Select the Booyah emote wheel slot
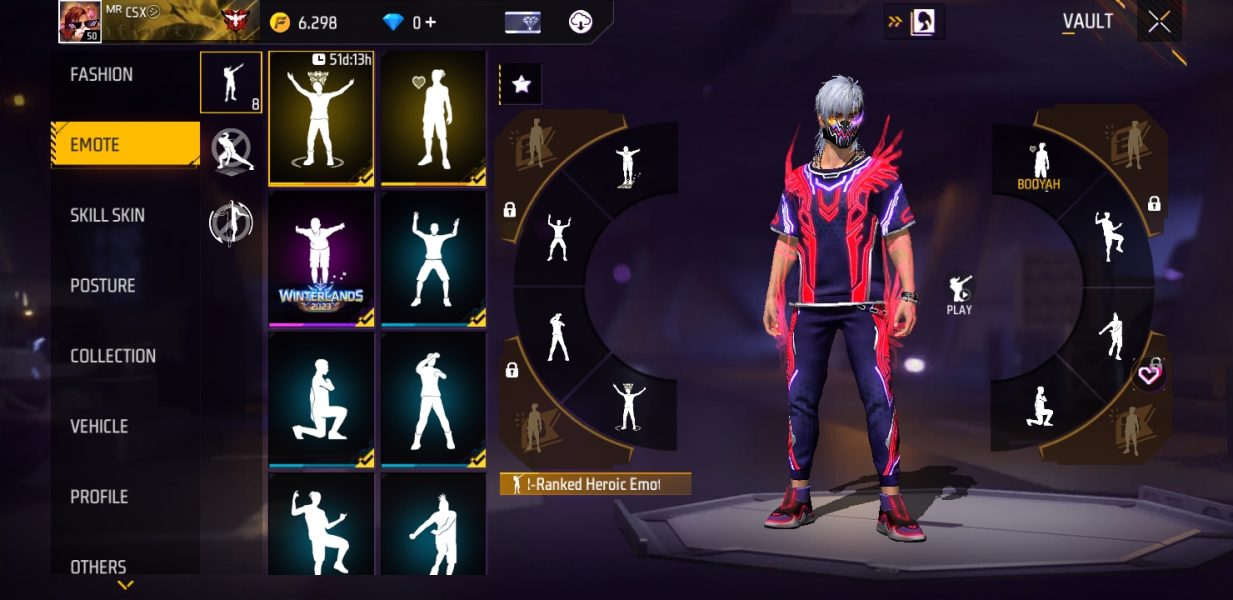 coord(1038,165)
